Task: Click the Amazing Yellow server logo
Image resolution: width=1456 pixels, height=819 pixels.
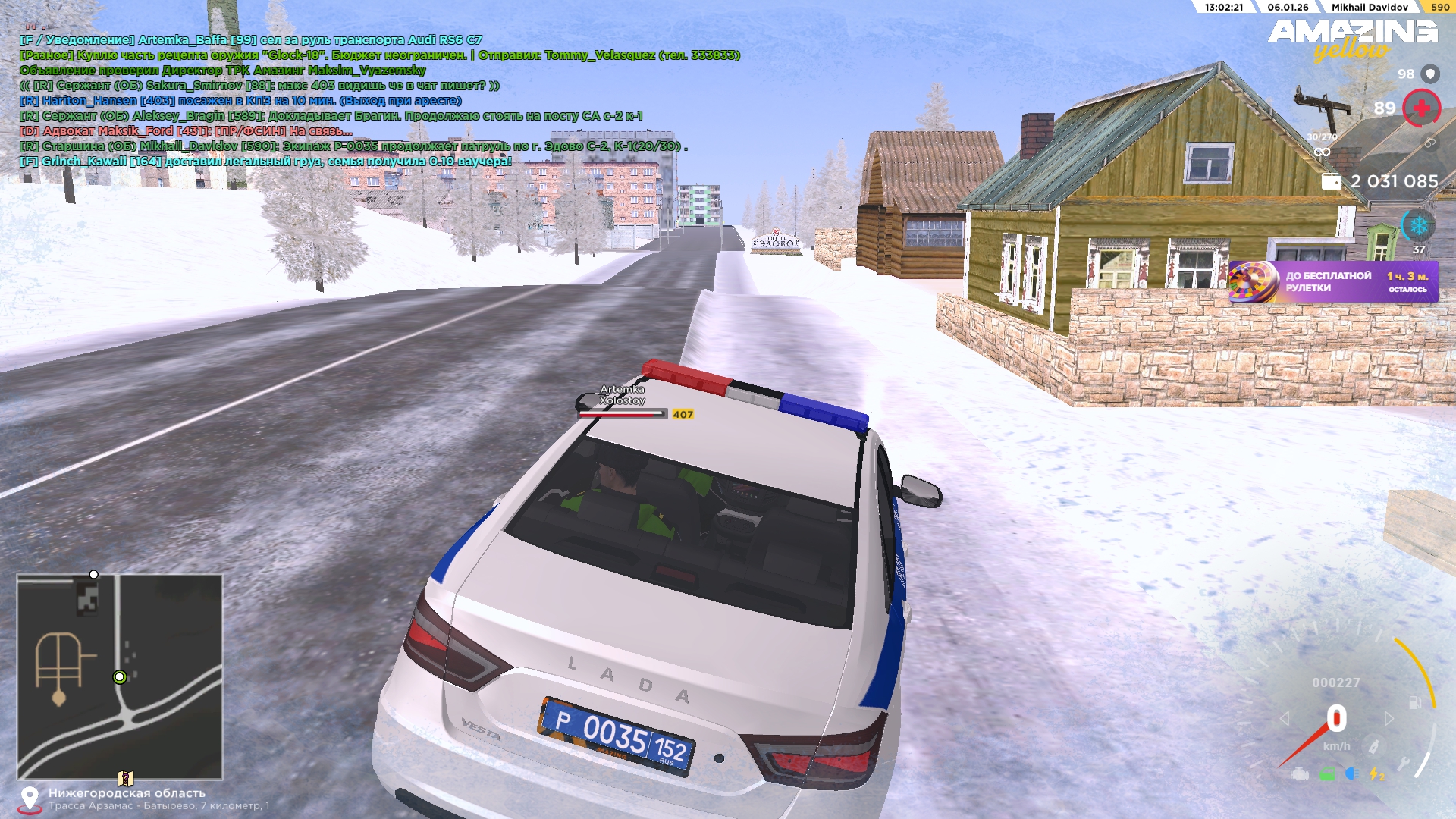Action: [1352, 39]
